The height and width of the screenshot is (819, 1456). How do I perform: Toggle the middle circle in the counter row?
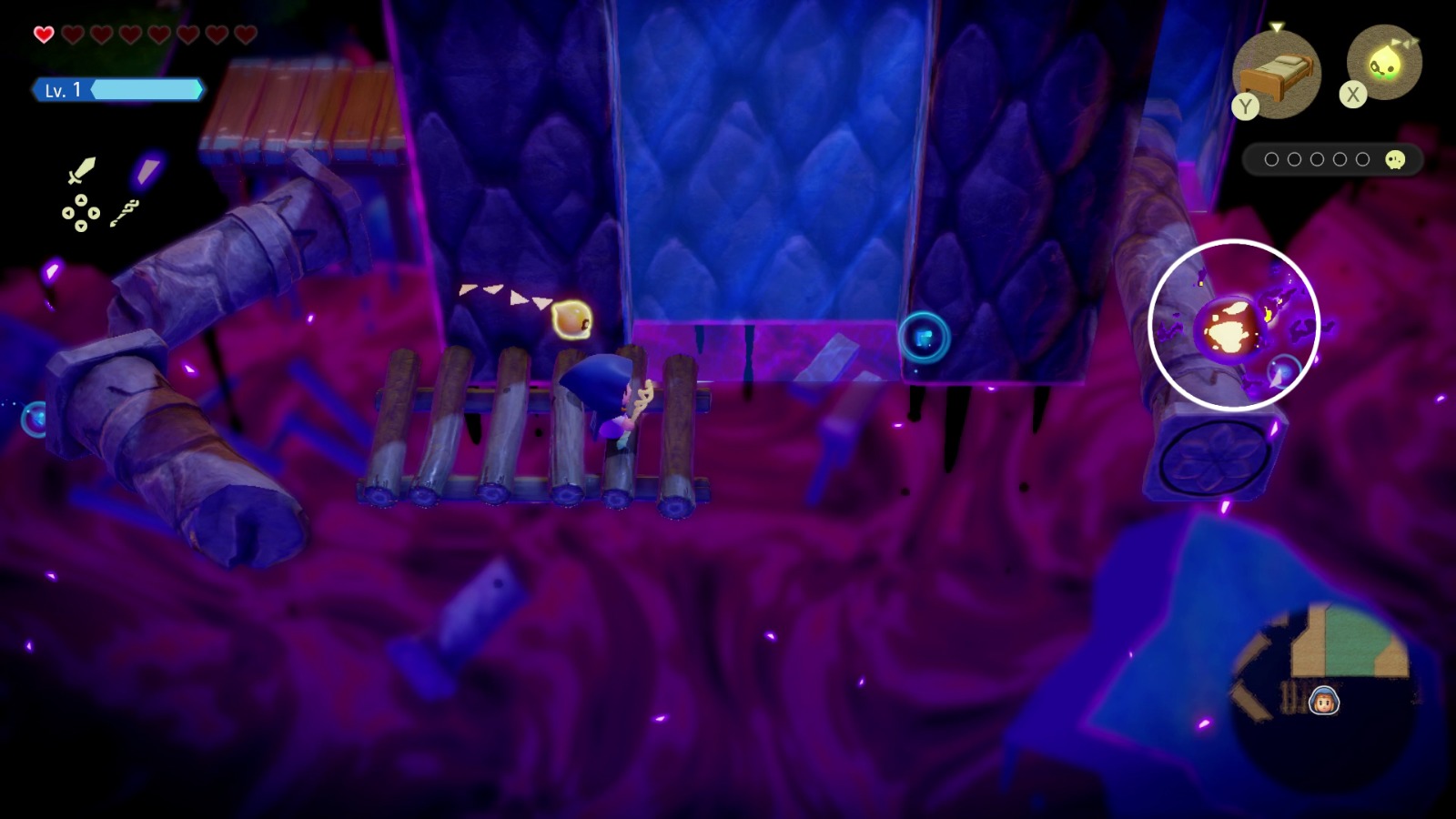pos(1316,159)
